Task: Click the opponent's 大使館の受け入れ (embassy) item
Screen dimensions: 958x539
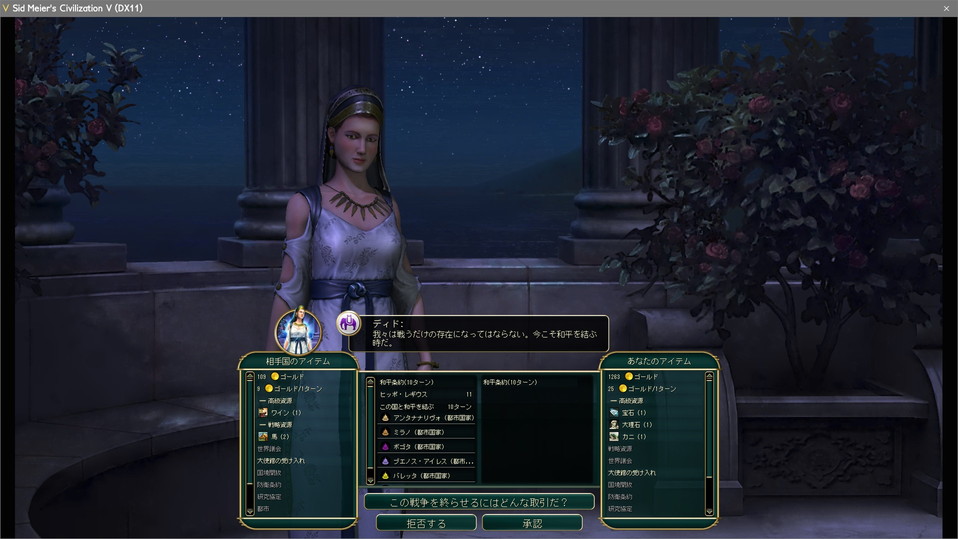Action: pyautogui.click(x=280, y=460)
